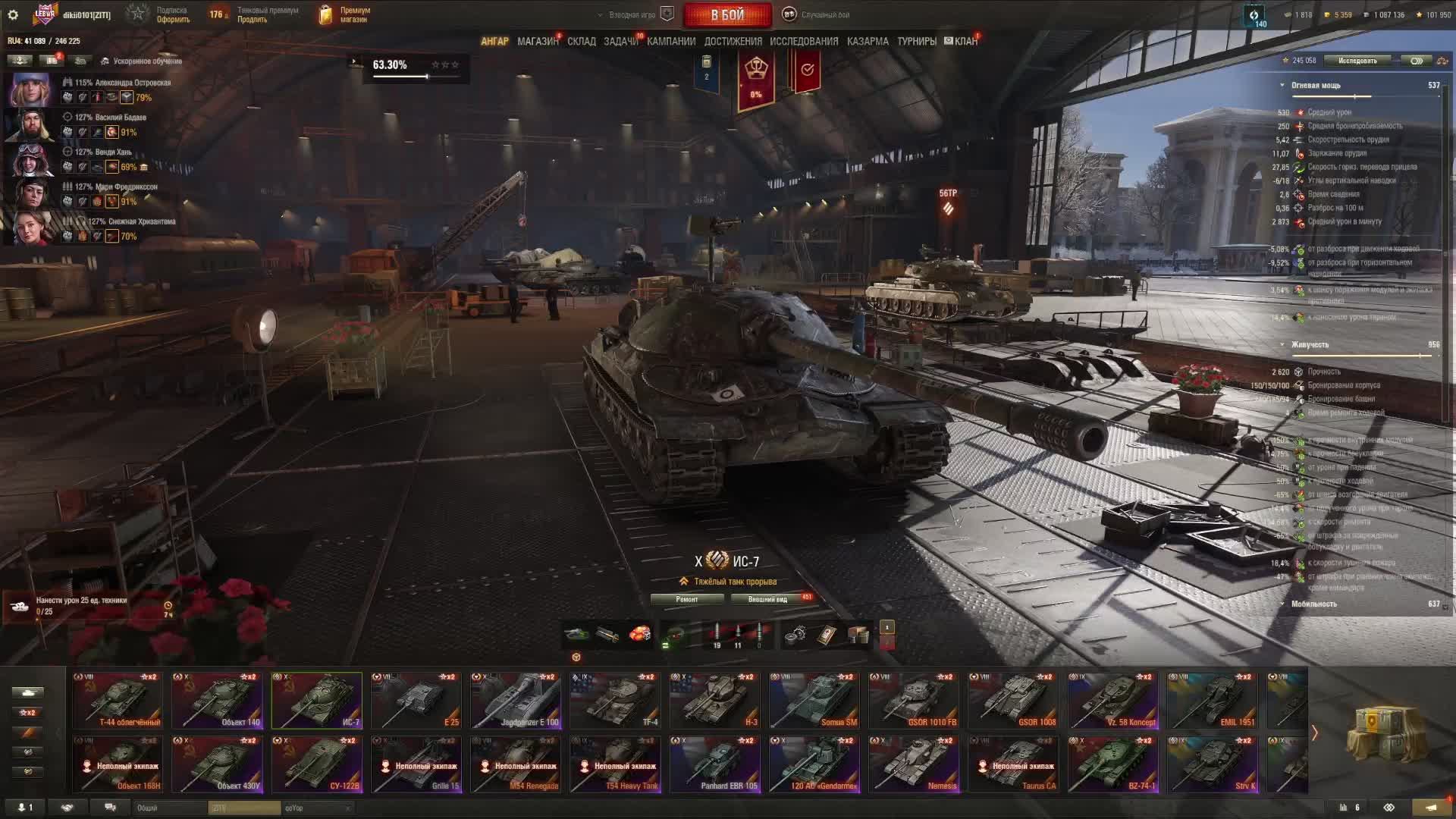Select crew member Александра Островская
Image resolution: width=1456 pixels, height=819 pixels.
click(30, 90)
